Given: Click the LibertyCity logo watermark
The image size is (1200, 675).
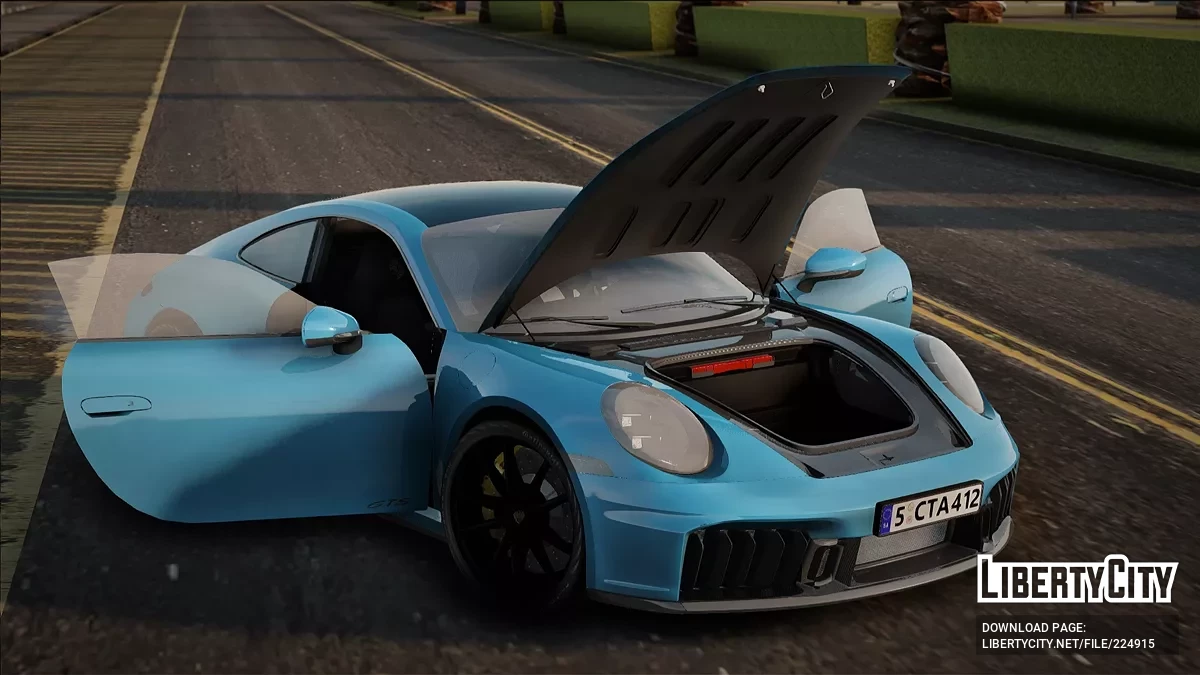Looking at the screenshot, I should pos(1077,580).
